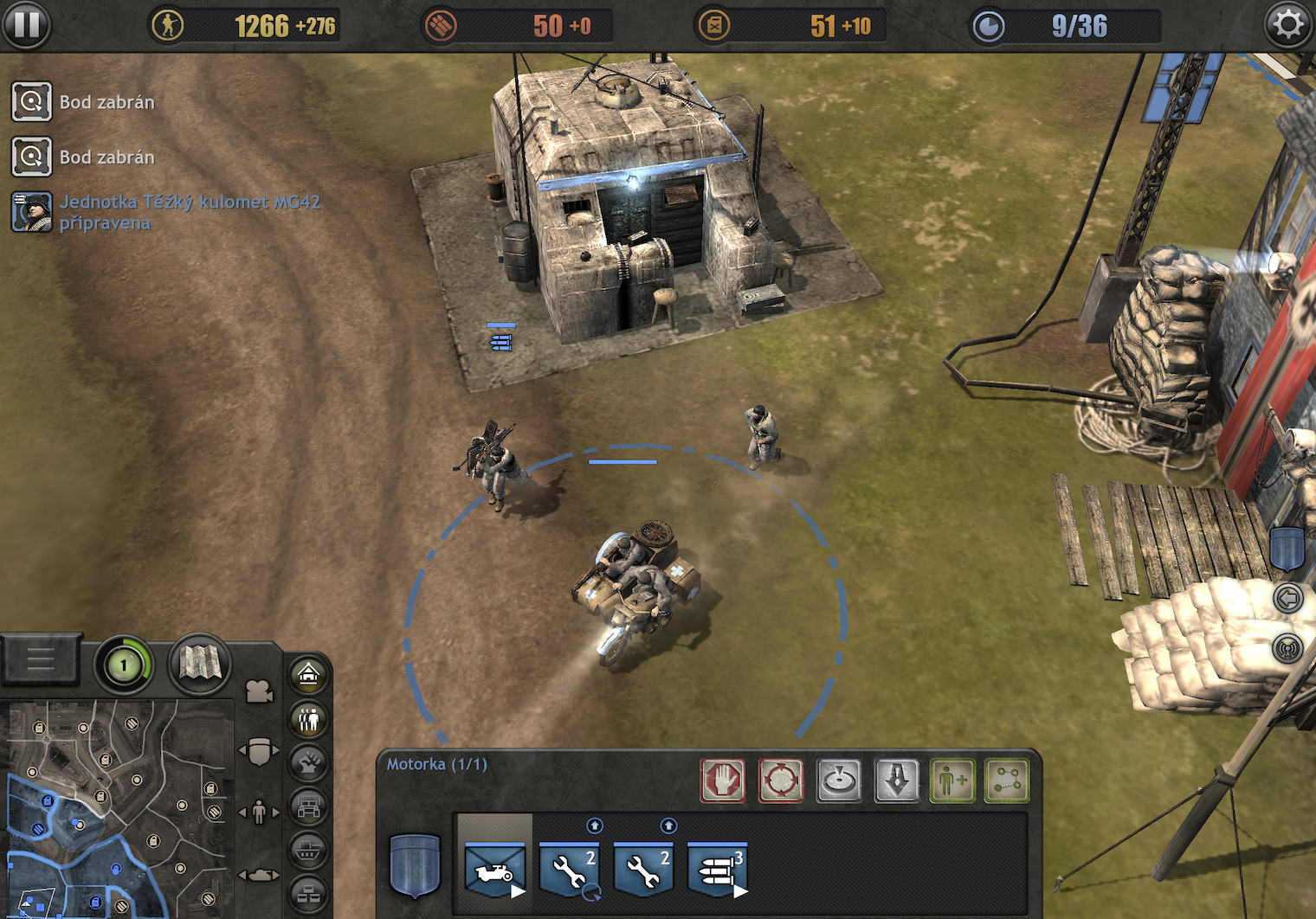Image resolution: width=1316 pixels, height=919 pixels.
Task: Open the settings gear menu
Action: [1287, 24]
